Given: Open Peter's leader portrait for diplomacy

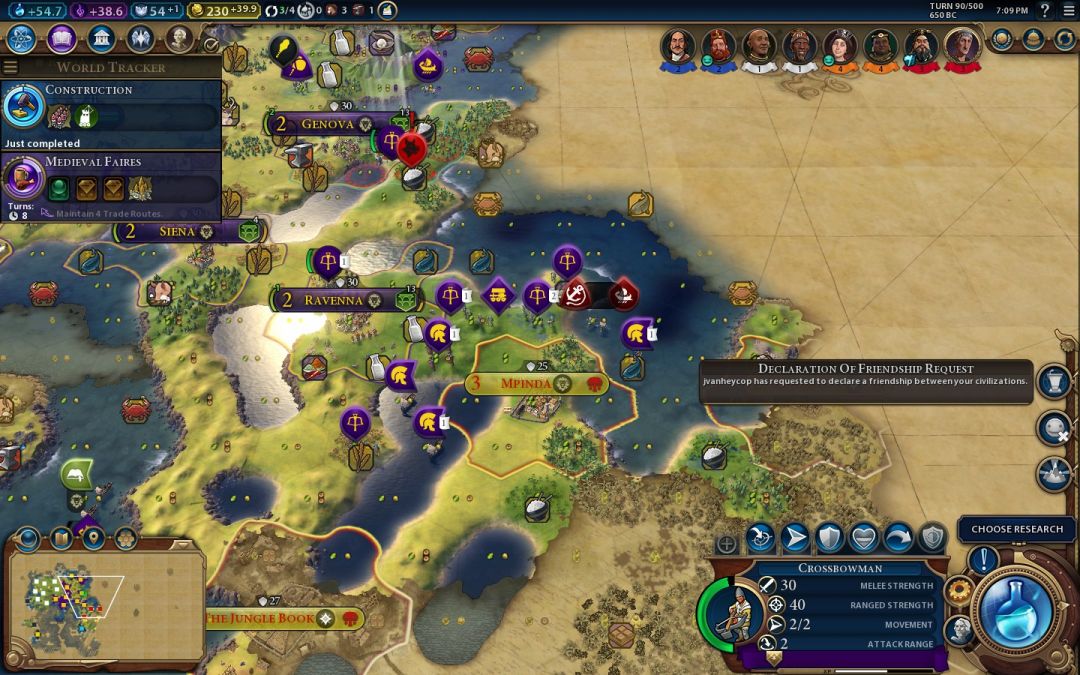Looking at the screenshot, I should [678, 45].
